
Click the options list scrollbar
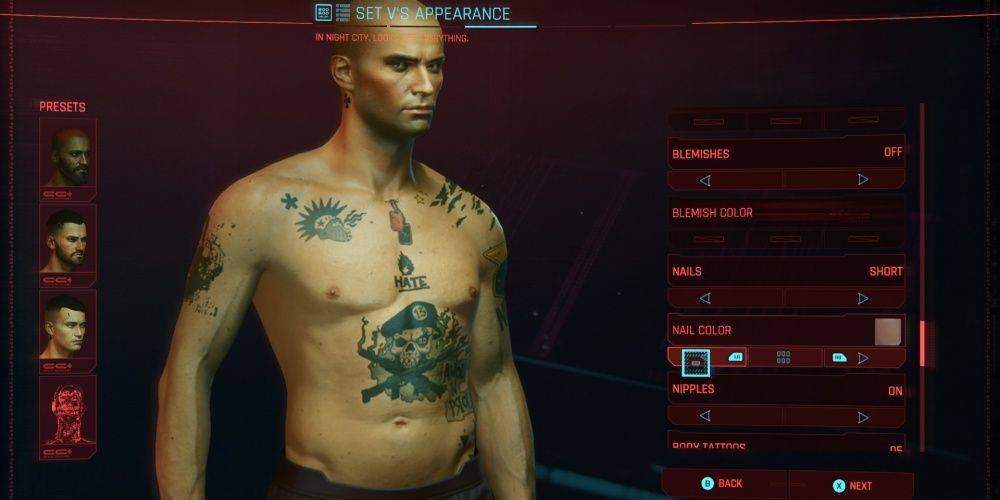[922, 345]
